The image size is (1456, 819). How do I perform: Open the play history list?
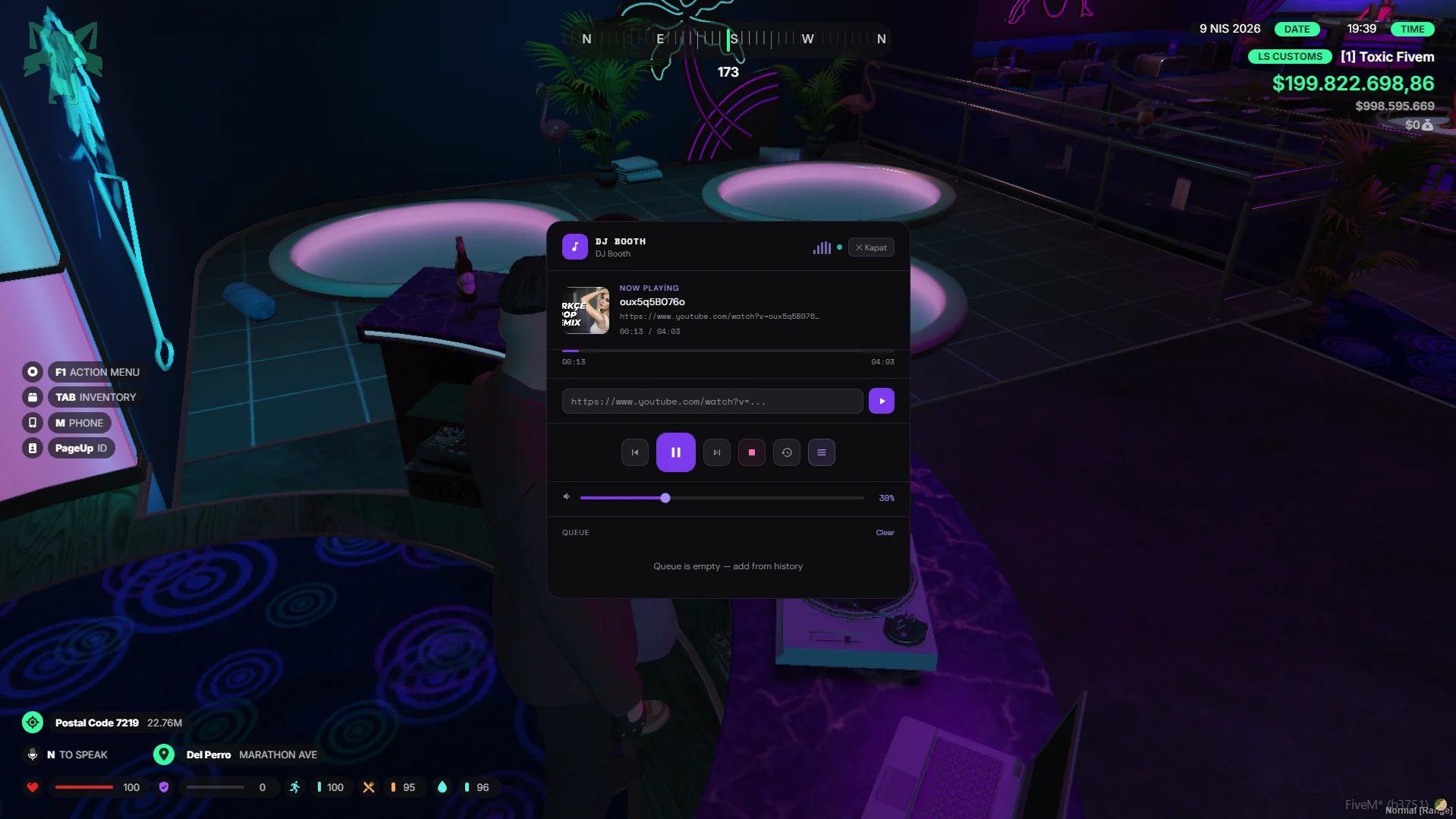(x=787, y=452)
